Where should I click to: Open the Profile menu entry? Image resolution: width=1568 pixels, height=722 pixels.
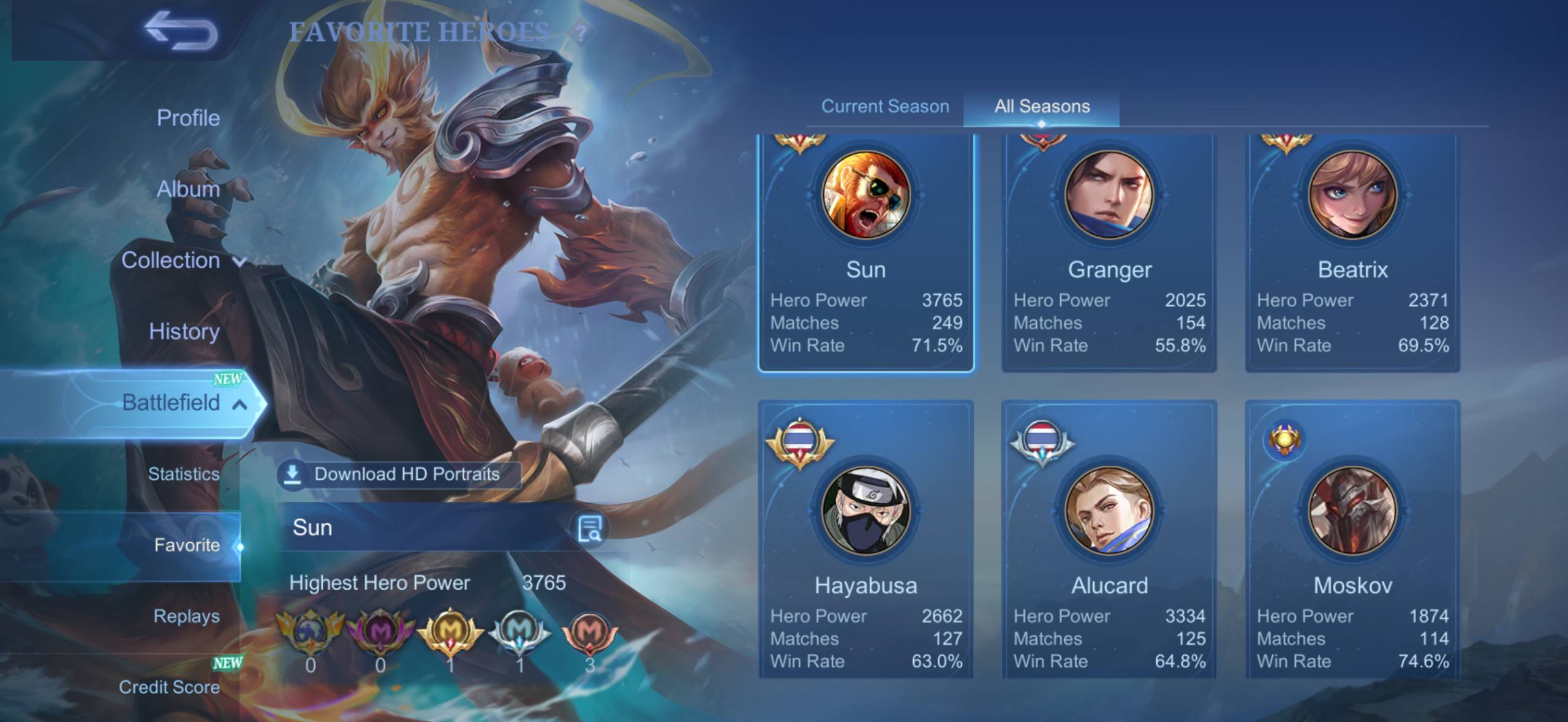tap(187, 118)
